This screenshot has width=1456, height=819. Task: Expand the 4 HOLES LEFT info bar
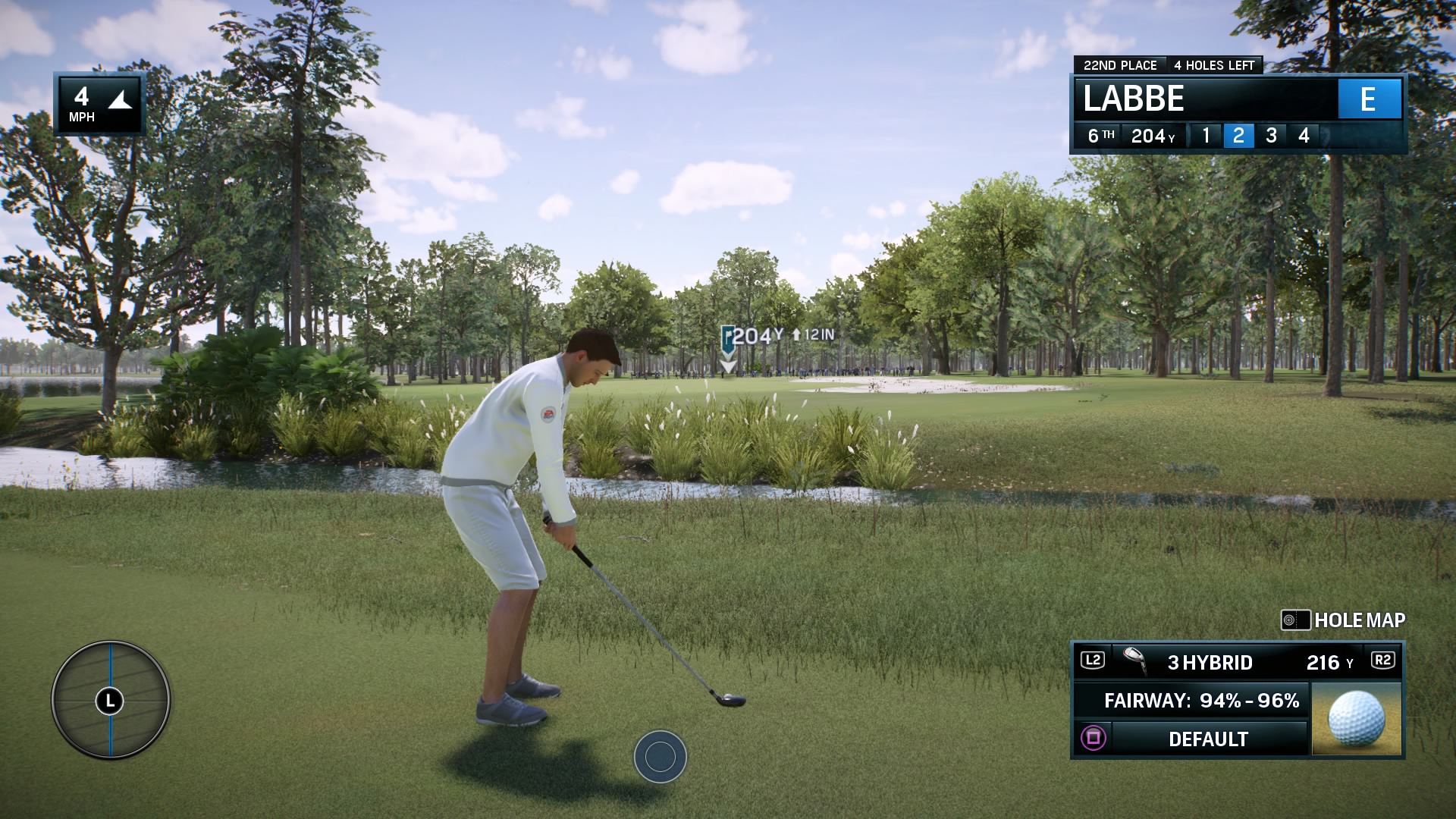click(x=1213, y=65)
